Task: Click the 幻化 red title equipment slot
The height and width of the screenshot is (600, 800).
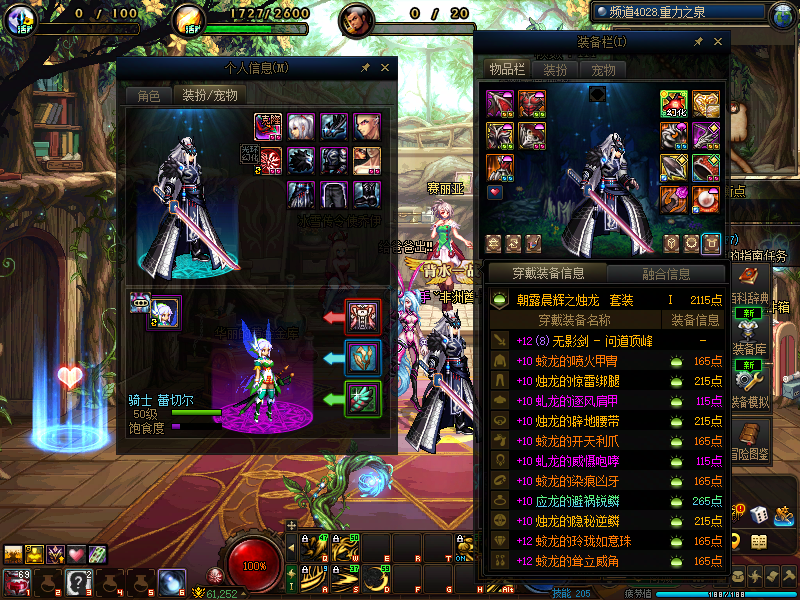Action: pyautogui.click(x=673, y=103)
